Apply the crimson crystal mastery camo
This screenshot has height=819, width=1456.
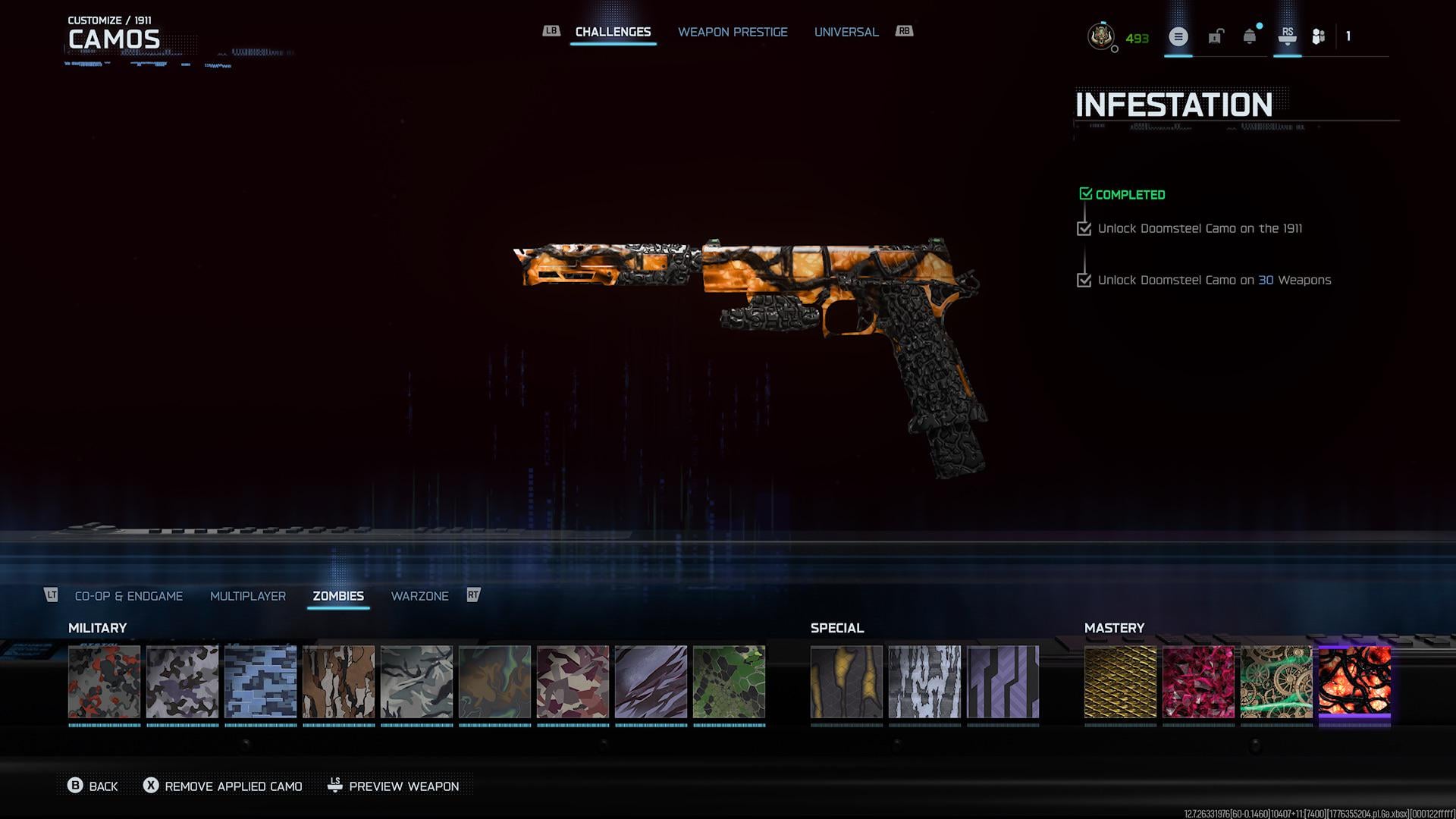1198,682
